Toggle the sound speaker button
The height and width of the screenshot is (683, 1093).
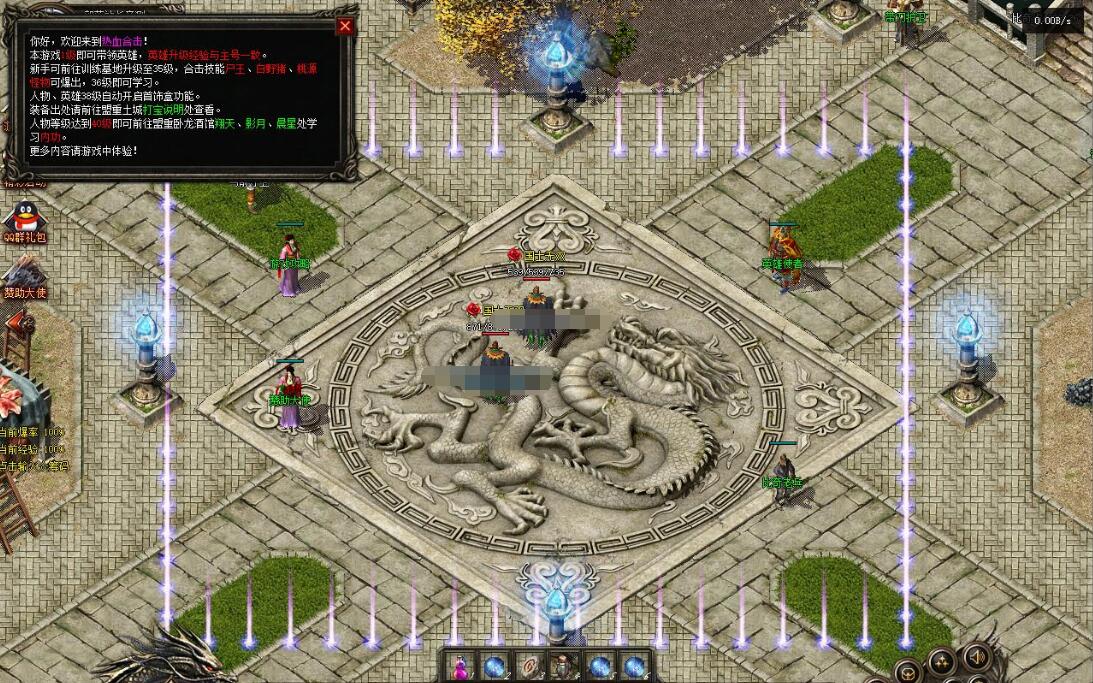click(977, 656)
